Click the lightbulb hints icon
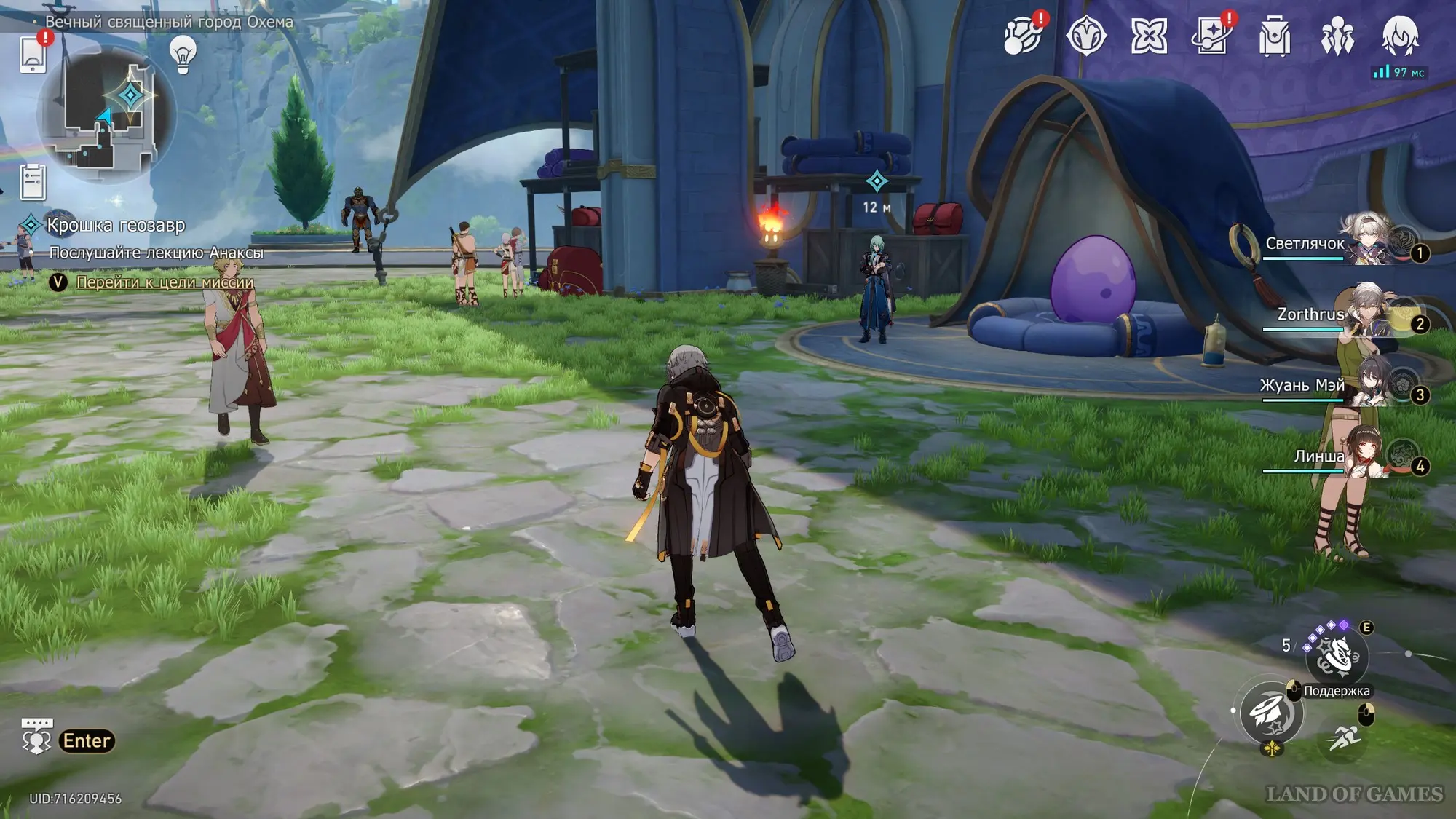 pyautogui.click(x=183, y=54)
